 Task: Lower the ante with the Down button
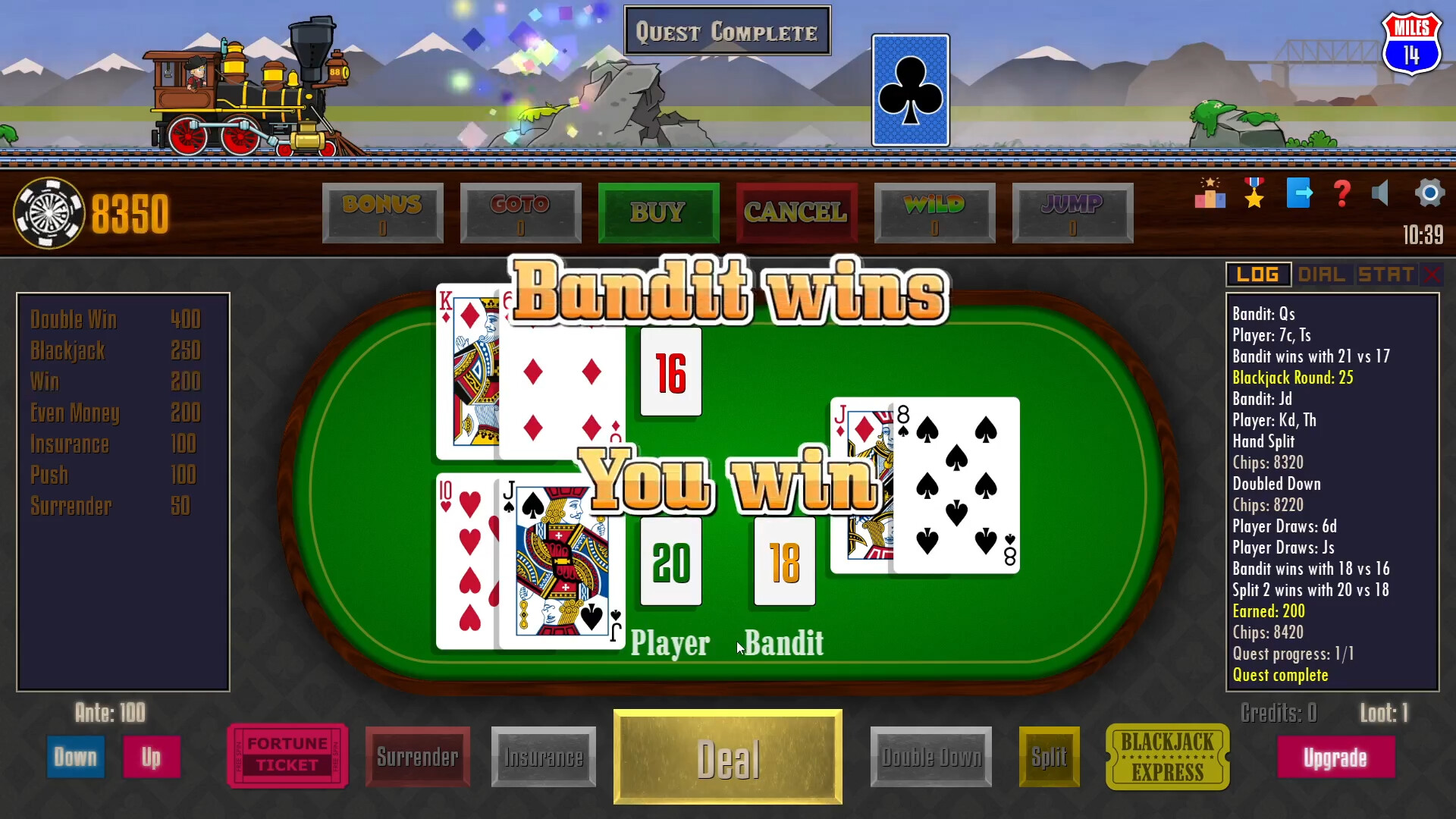(x=75, y=756)
